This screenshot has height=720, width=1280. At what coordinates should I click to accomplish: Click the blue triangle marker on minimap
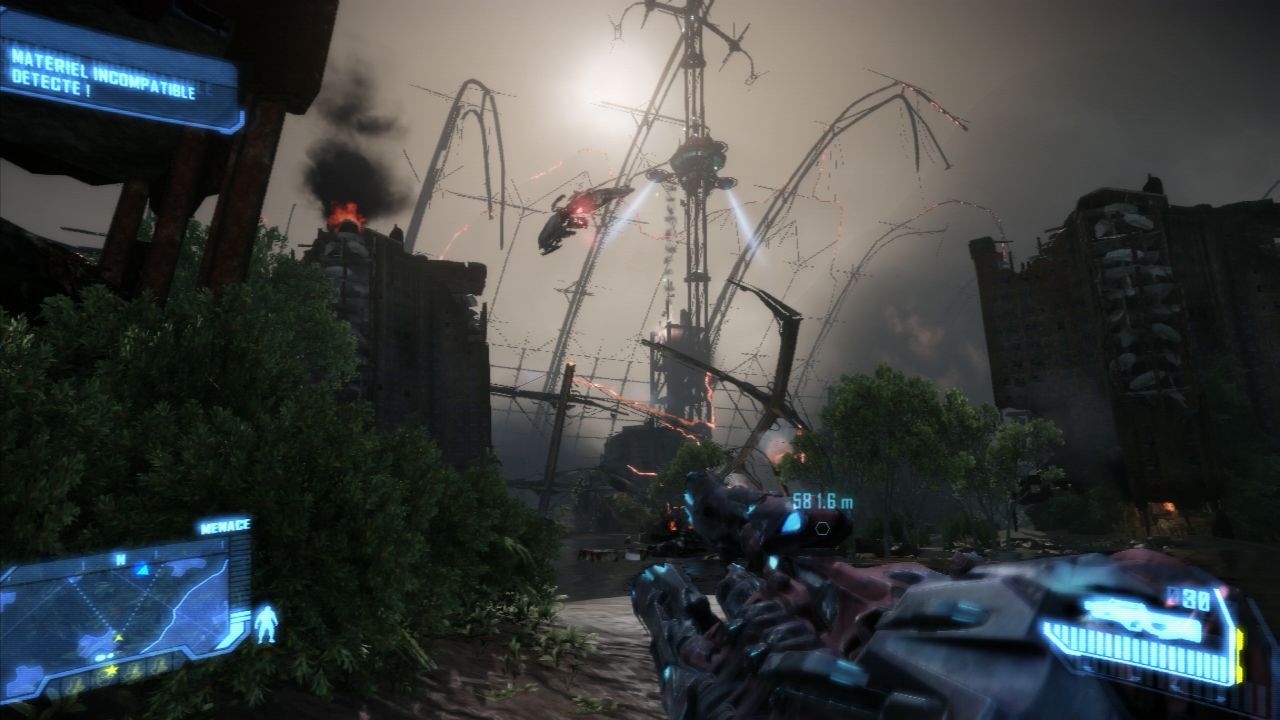click(142, 568)
